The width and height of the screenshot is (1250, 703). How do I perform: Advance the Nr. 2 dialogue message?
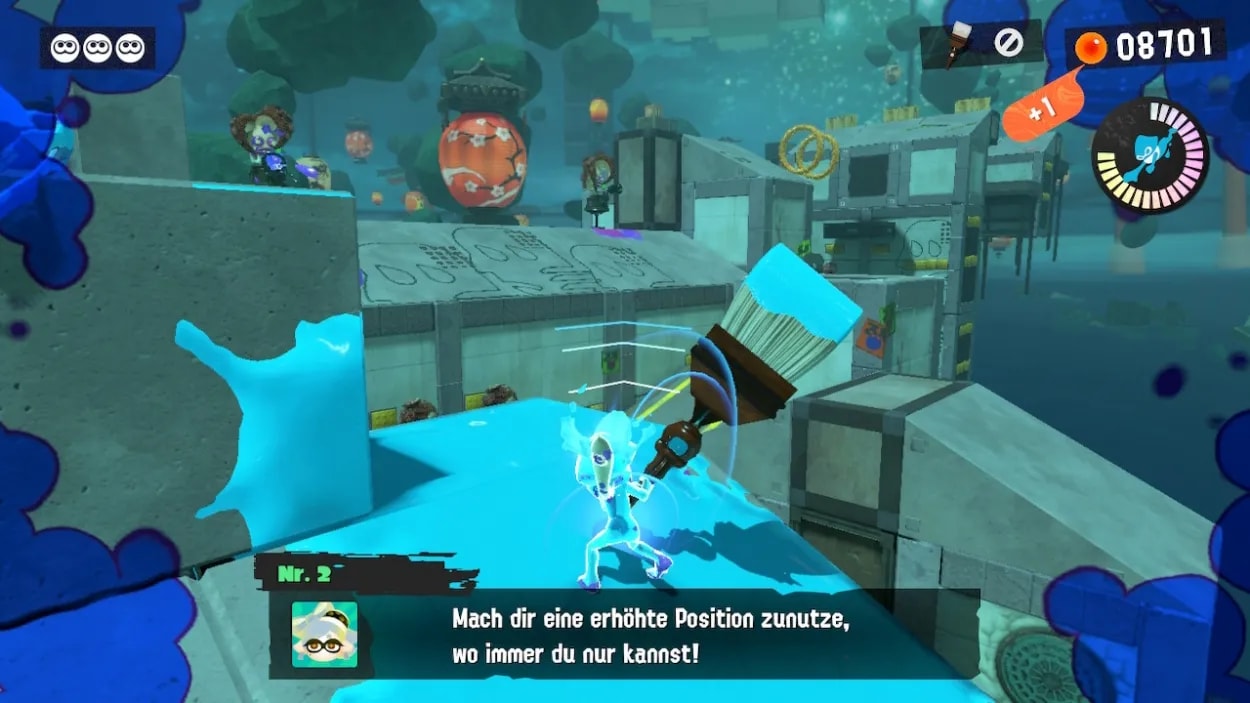point(650,634)
